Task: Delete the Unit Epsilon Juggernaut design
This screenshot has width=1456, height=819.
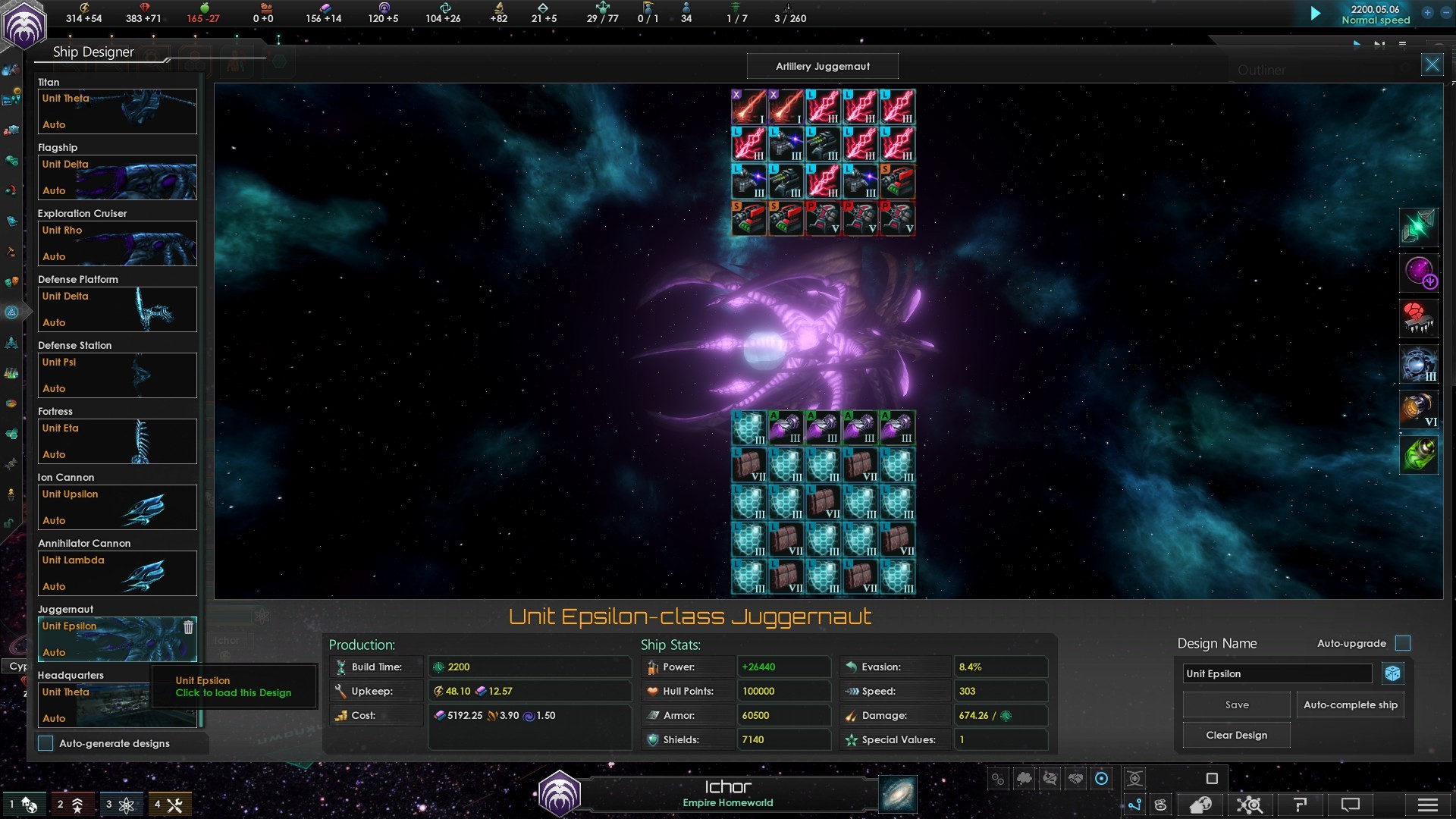Action: (188, 627)
